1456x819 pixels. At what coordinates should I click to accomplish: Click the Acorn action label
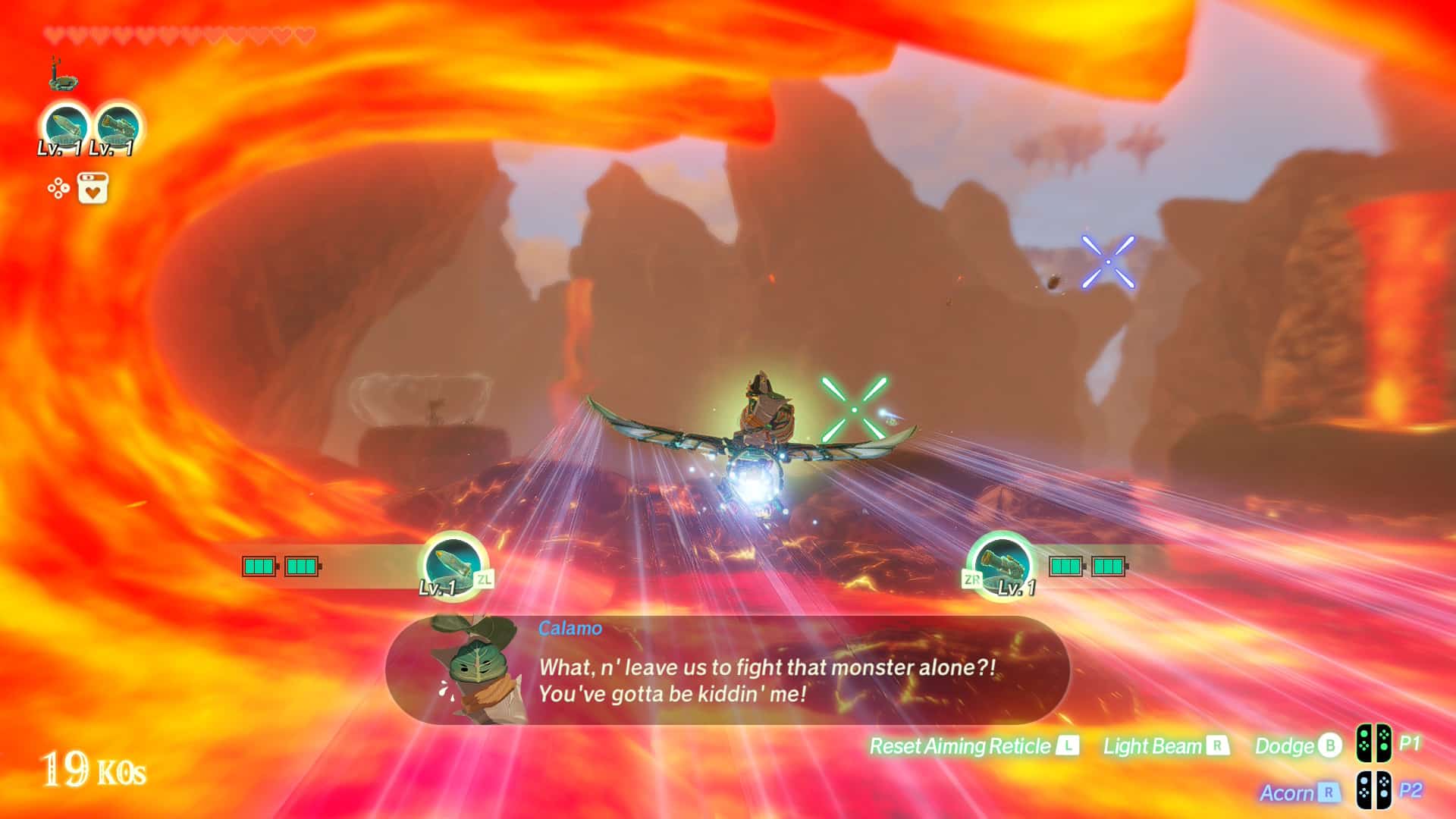1286,792
